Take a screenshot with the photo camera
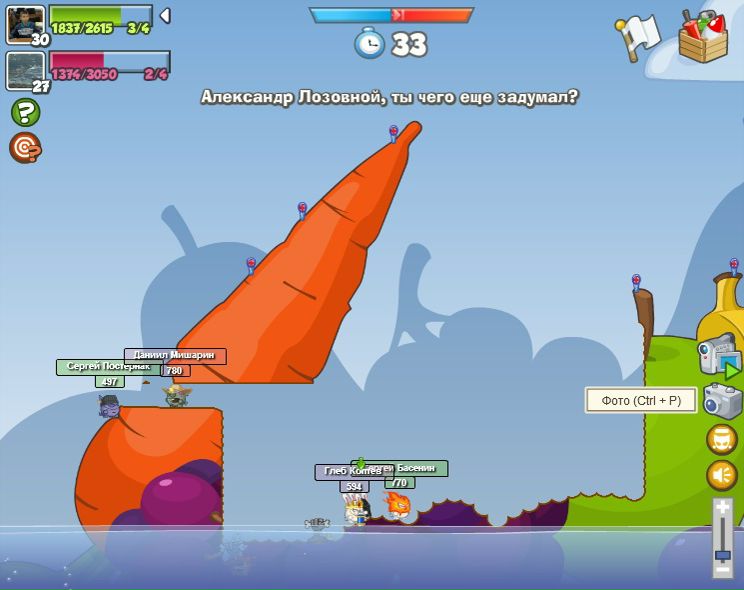Screen dimensions: 744x590 [x=722, y=401]
